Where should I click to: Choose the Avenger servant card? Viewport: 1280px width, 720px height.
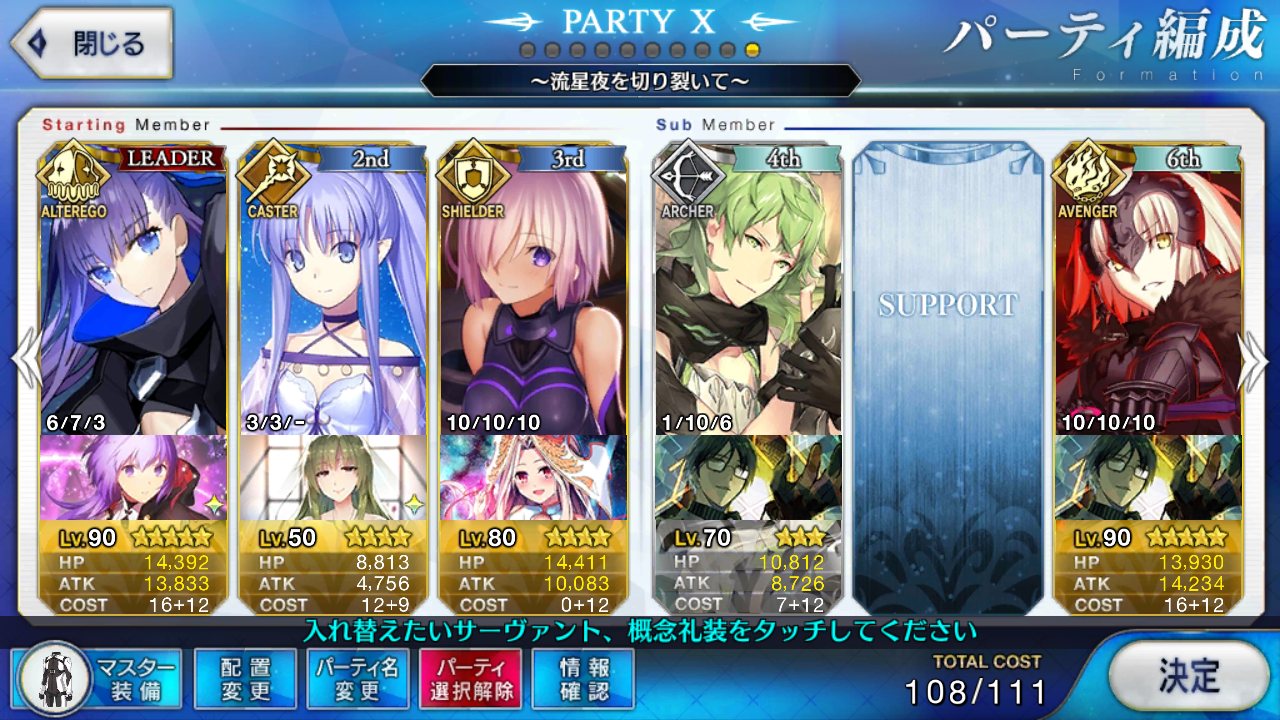point(1148,300)
